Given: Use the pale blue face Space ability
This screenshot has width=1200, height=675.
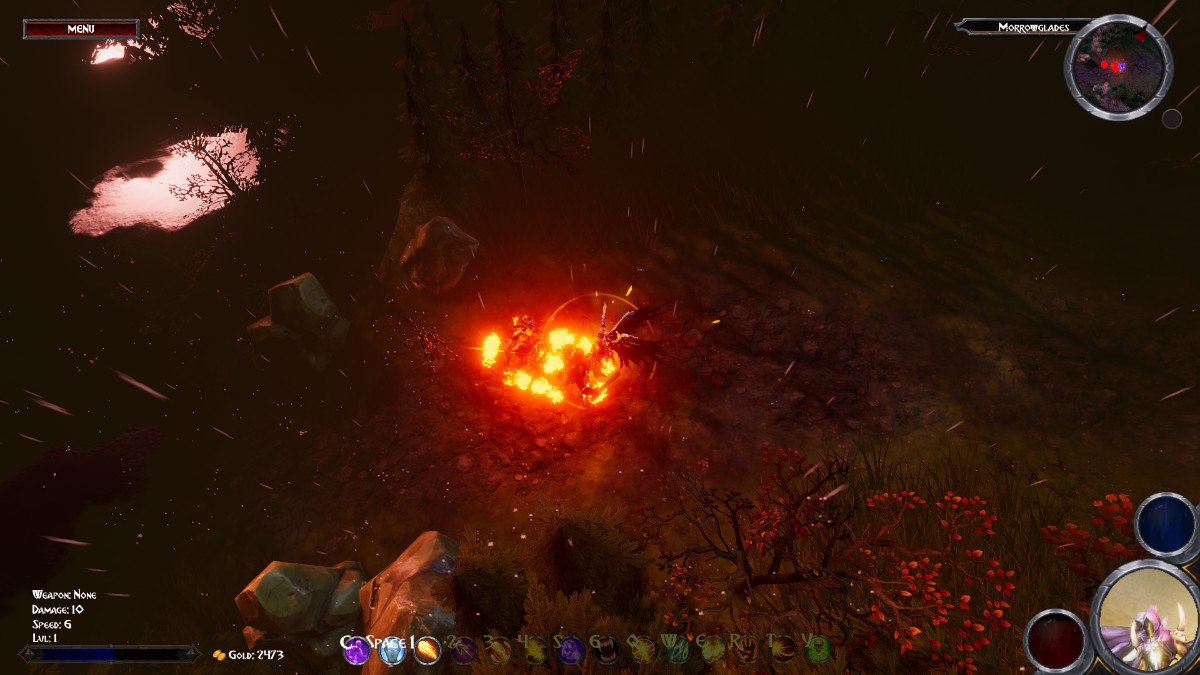Looking at the screenshot, I should 392,651.
